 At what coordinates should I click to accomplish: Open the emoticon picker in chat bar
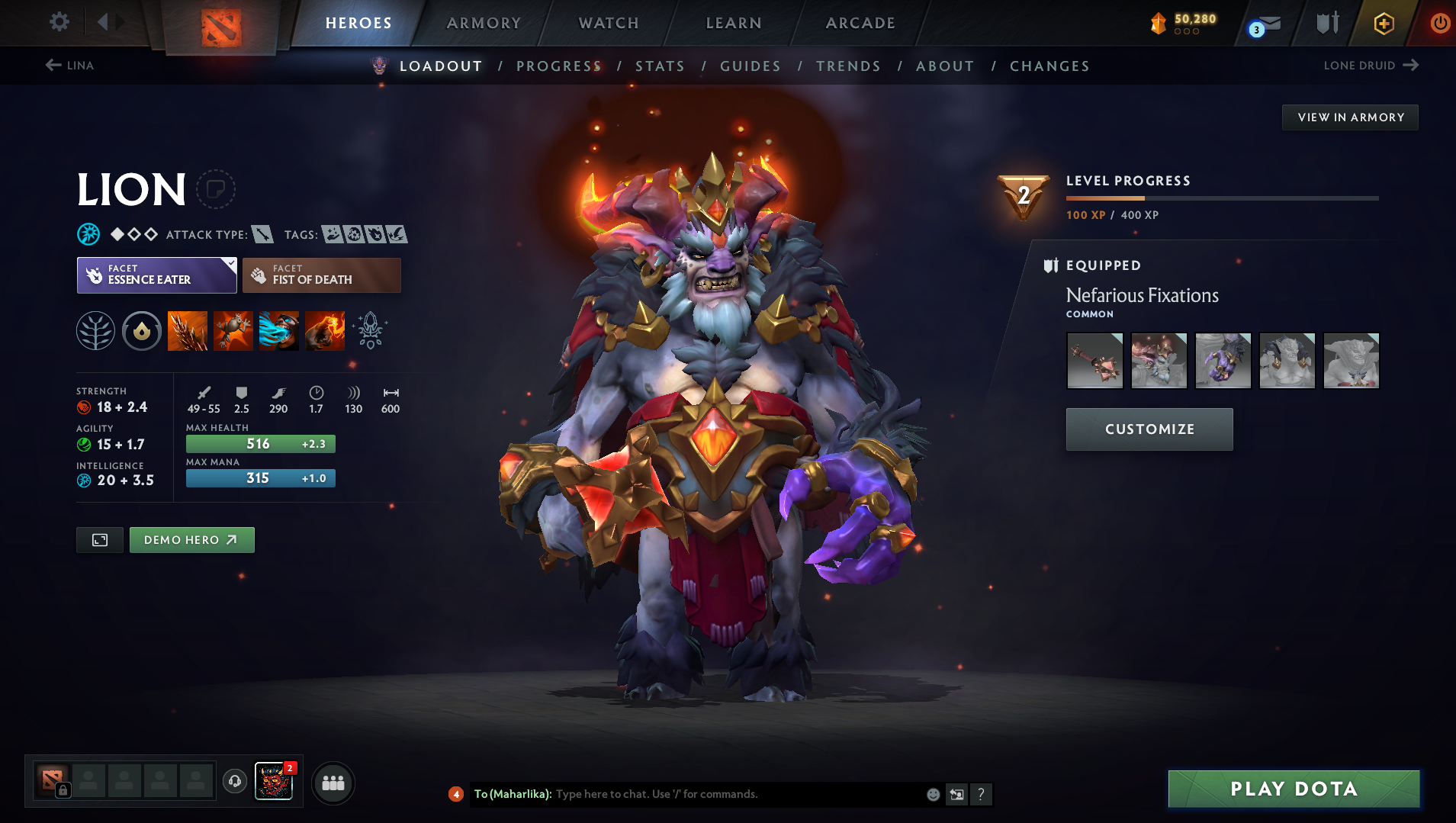(x=933, y=794)
